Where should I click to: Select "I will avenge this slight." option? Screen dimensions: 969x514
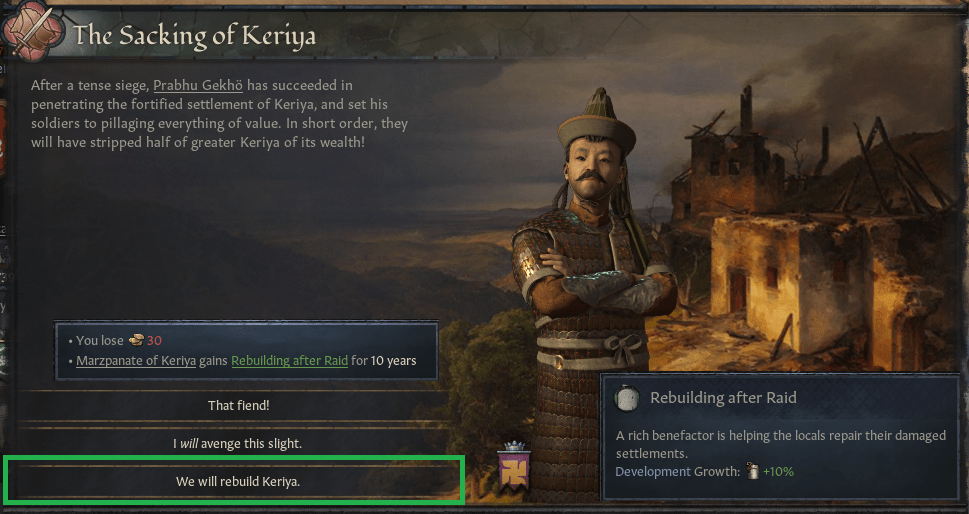pyautogui.click(x=238, y=442)
